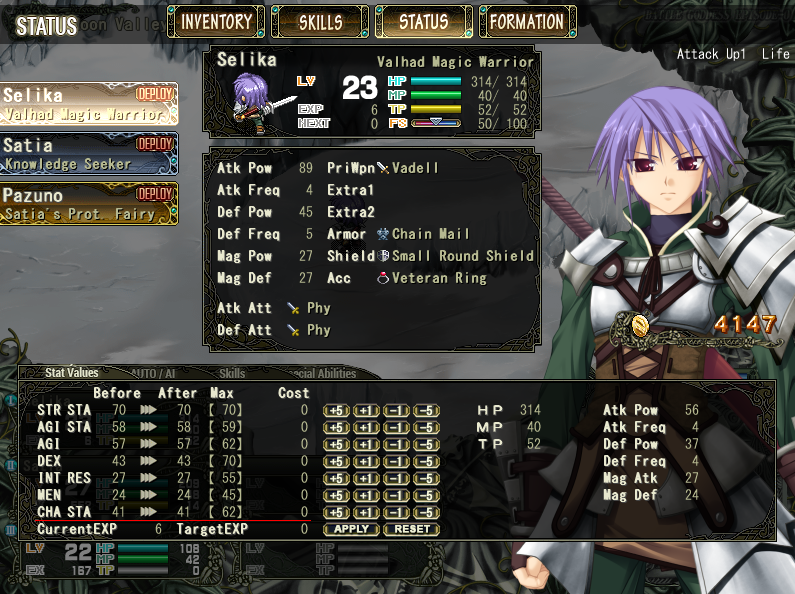Select Pazuno, Satia's Prot. Fairy

pos(89,203)
